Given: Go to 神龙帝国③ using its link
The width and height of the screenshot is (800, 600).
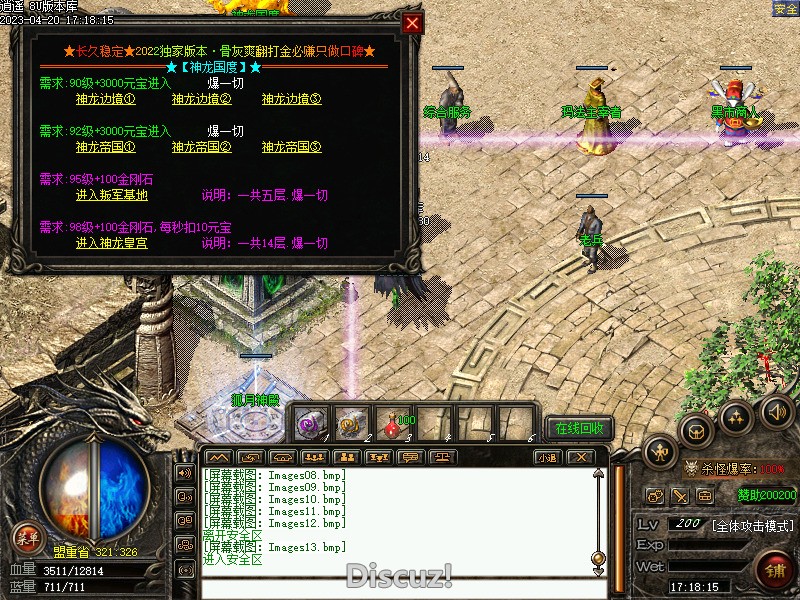Looking at the screenshot, I should click(291, 147).
